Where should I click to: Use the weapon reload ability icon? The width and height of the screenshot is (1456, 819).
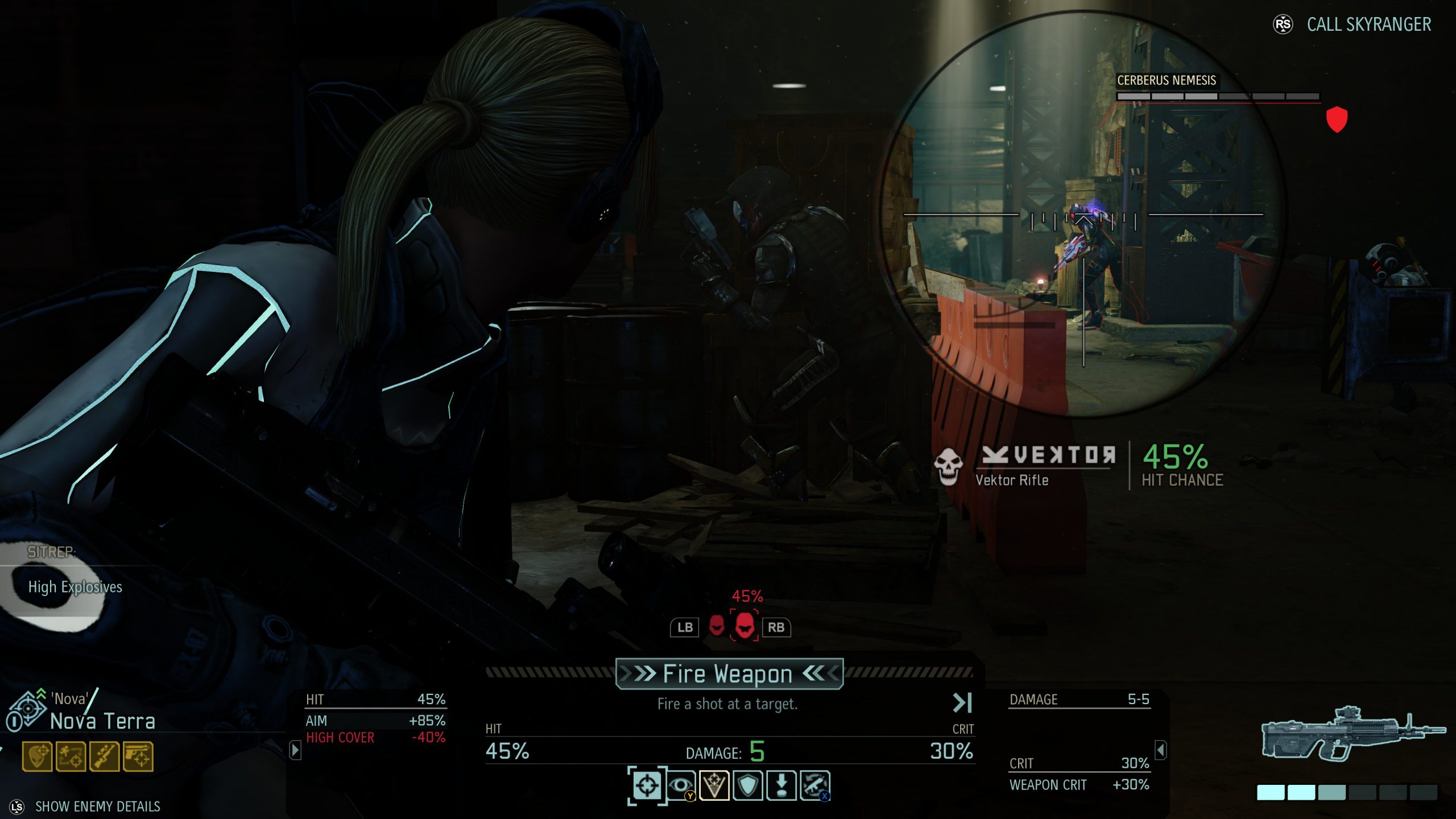(815, 785)
